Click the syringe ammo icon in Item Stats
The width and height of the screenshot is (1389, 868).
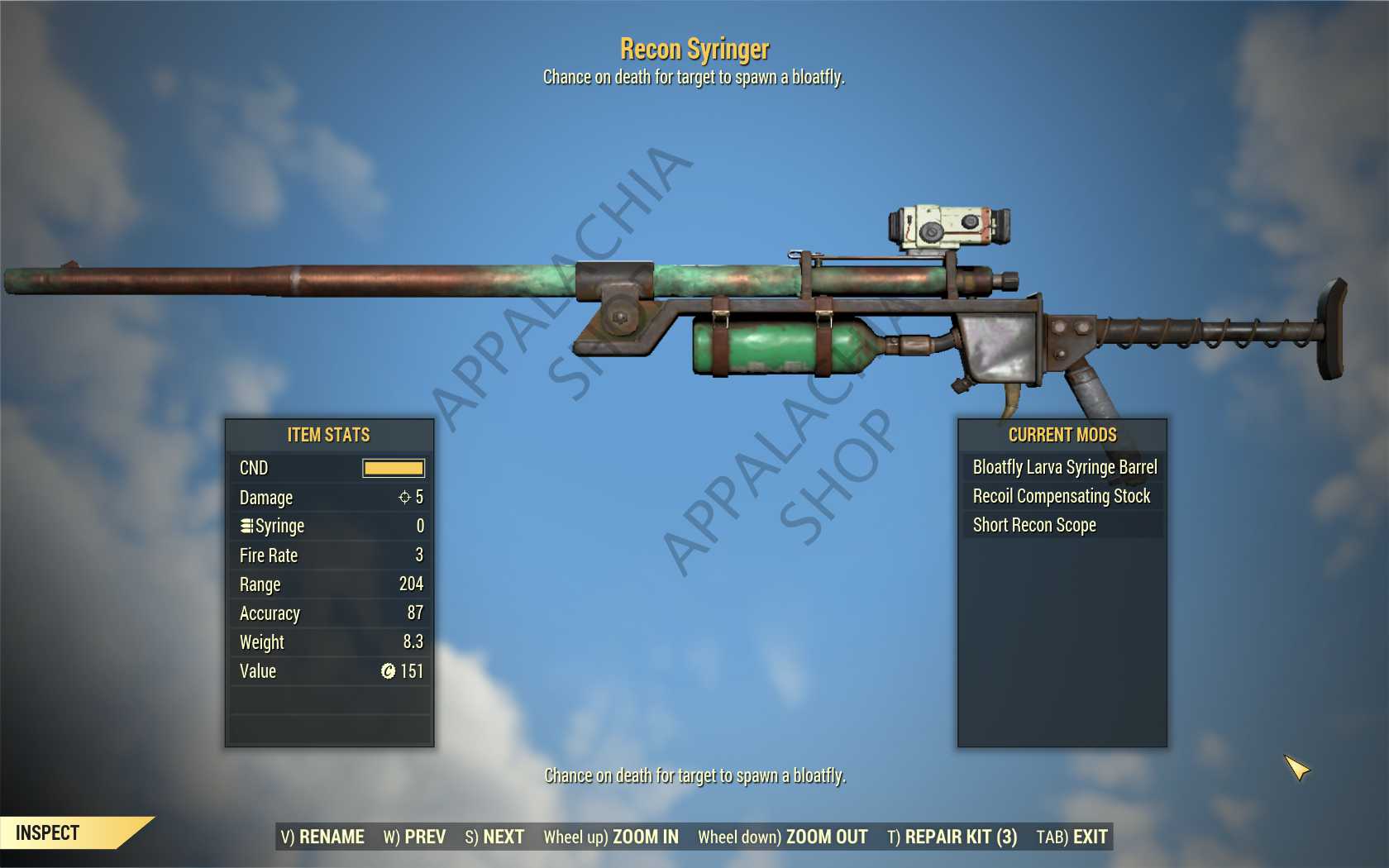(x=246, y=526)
